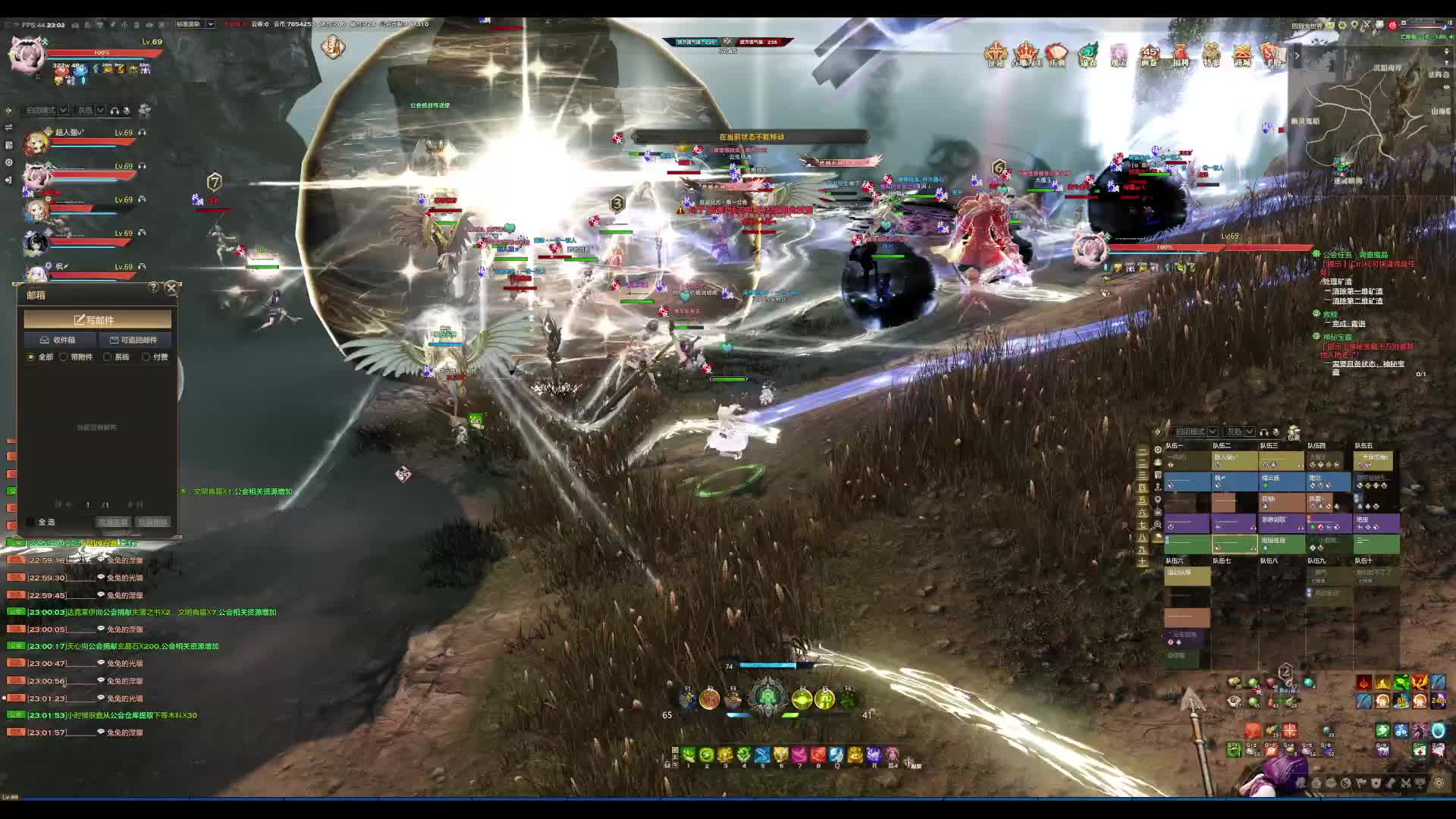
Task: Close the mailbox window
Action: 171,288
